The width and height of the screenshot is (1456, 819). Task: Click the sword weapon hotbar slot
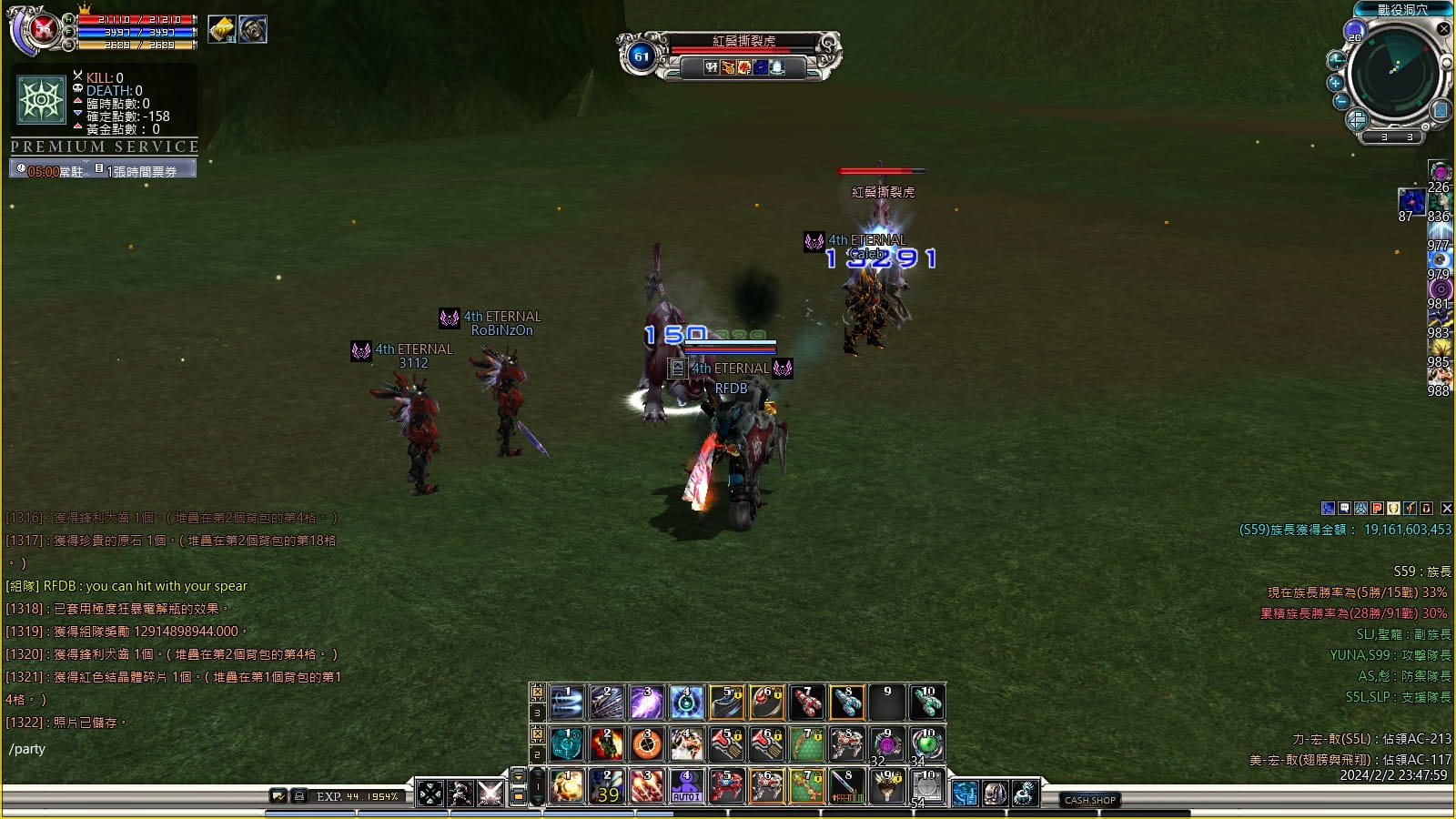point(846,786)
